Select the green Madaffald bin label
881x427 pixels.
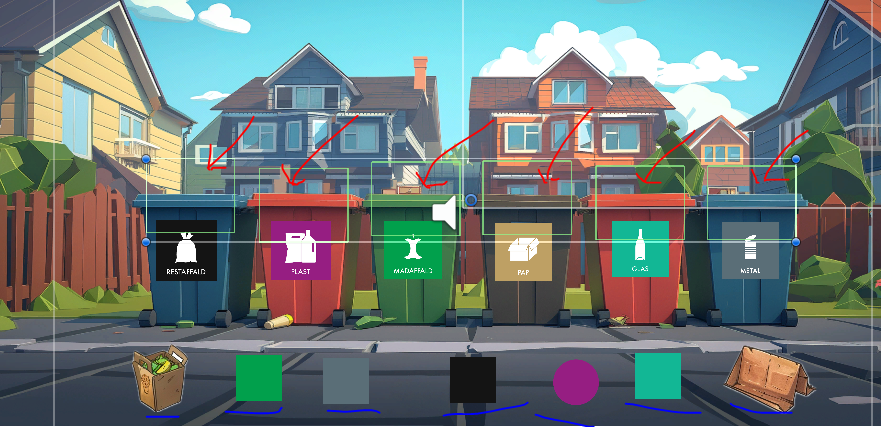coord(413,251)
